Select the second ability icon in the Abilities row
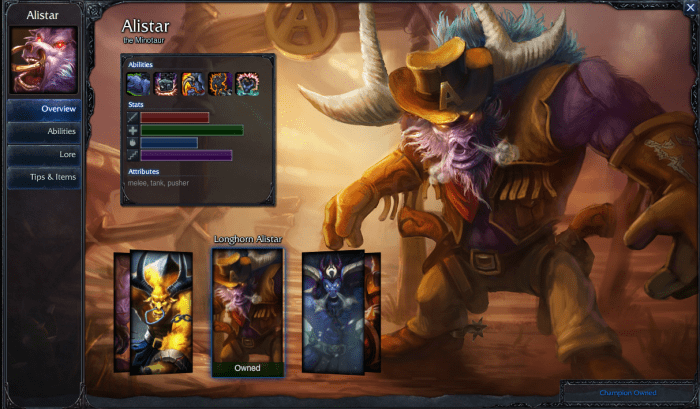The width and height of the screenshot is (700, 409). (166, 84)
